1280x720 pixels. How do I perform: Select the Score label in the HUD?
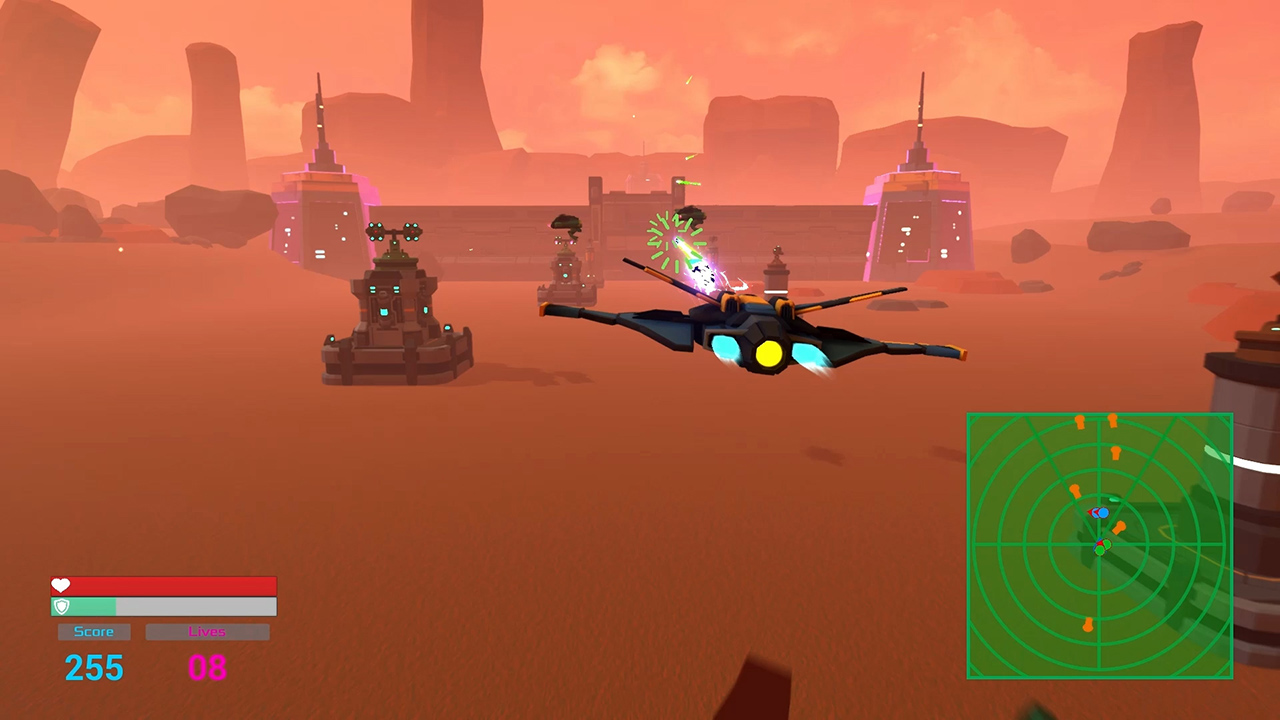(93, 631)
